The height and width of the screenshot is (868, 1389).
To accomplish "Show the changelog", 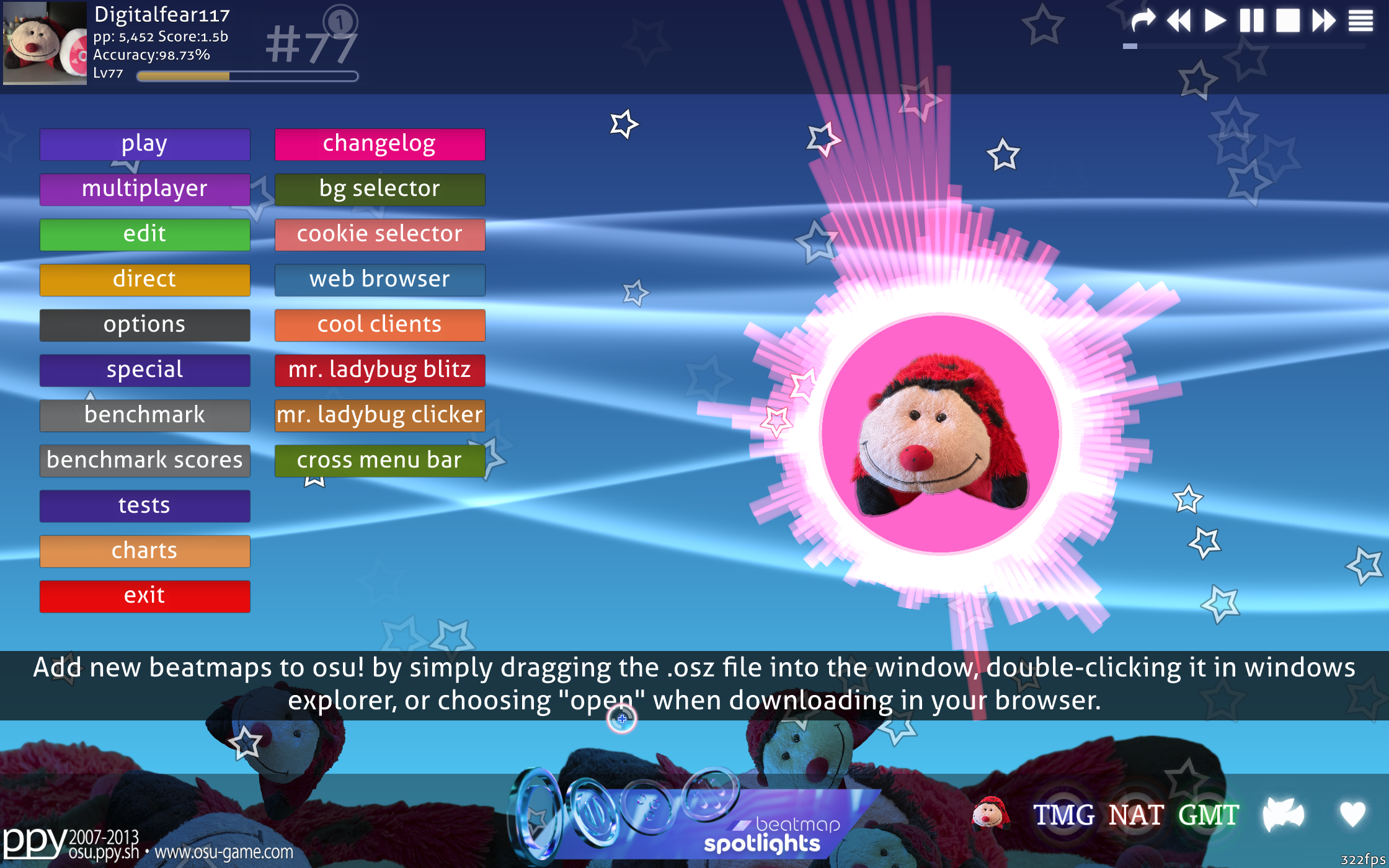I will tap(379, 144).
